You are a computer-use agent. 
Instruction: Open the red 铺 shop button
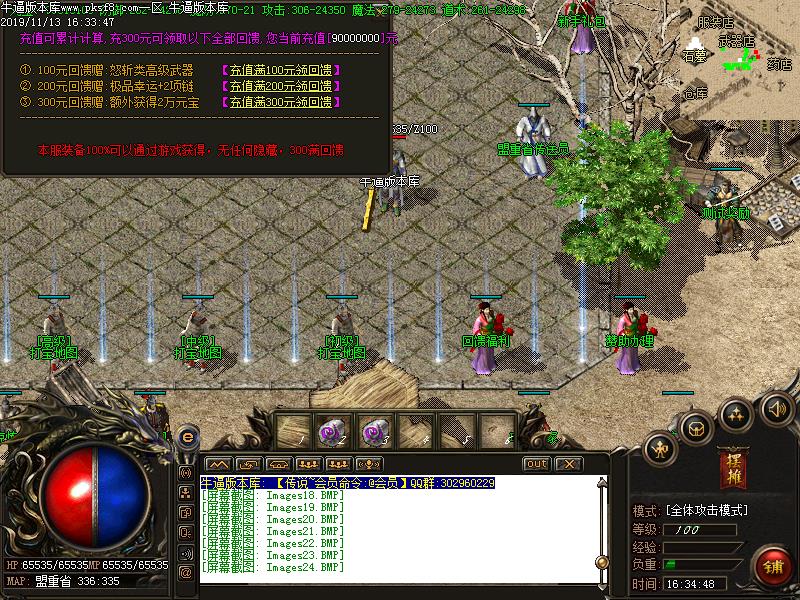coord(773,564)
